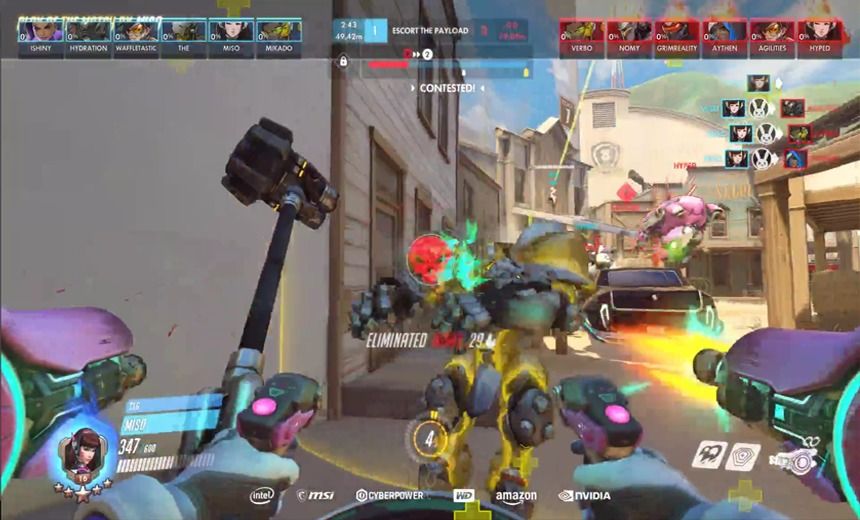Image resolution: width=860 pixels, height=520 pixels.
Task: Pick HYPED's D.Va player card
Action: click(x=819, y=37)
